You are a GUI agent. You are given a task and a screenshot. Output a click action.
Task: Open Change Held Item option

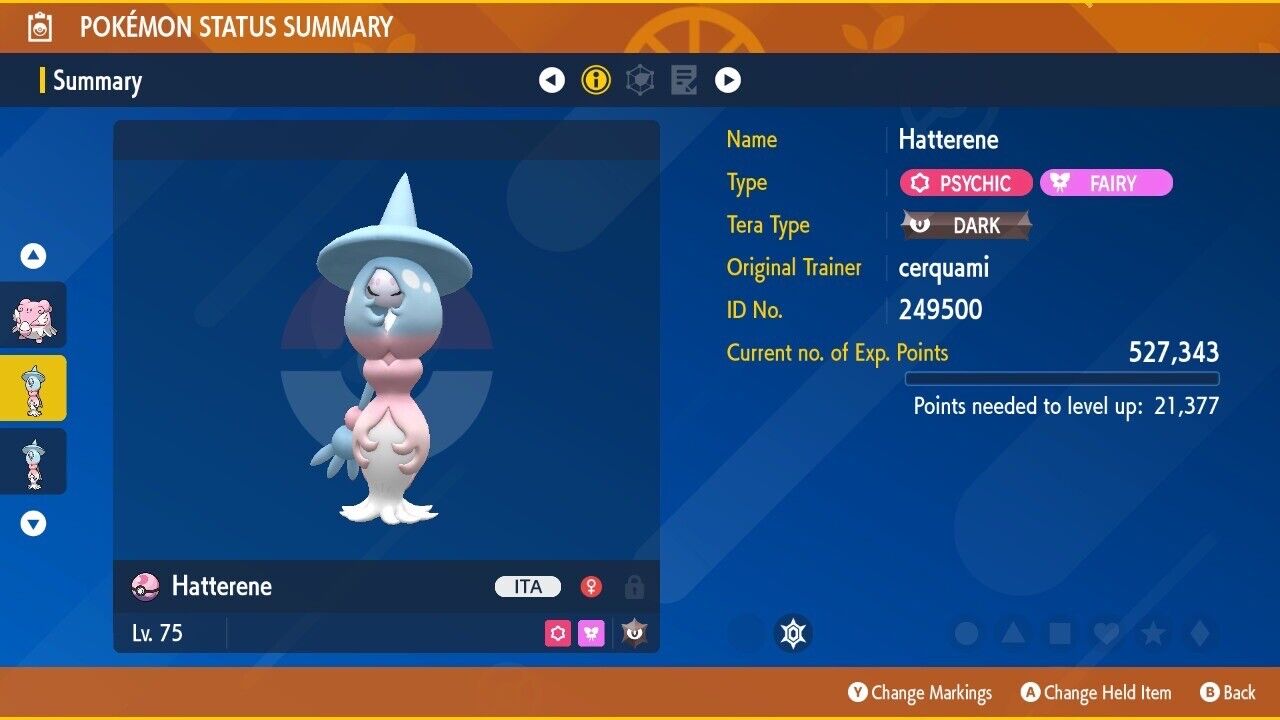(1096, 692)
